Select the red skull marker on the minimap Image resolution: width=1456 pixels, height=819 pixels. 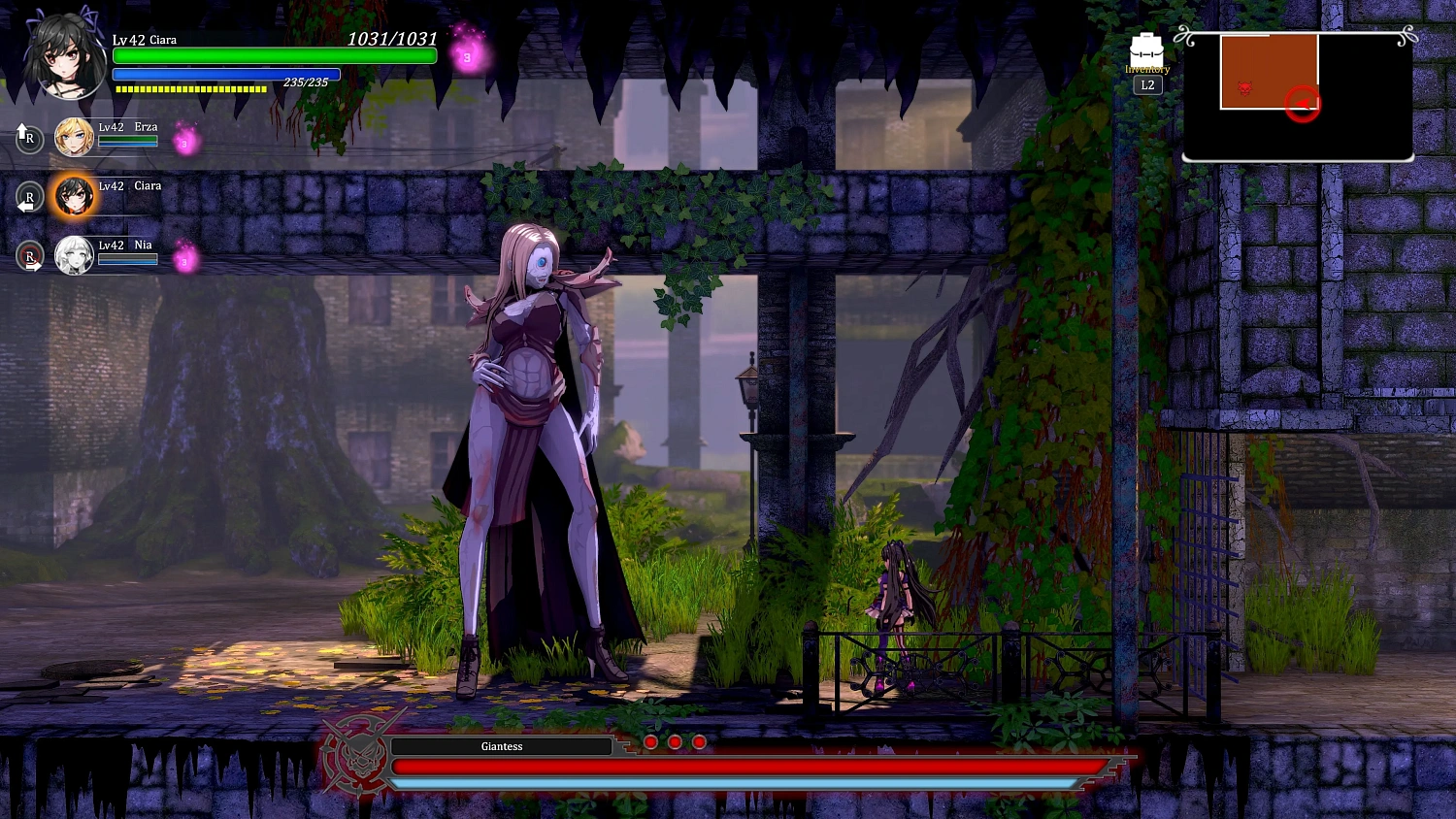click(x=1245, y=87)
